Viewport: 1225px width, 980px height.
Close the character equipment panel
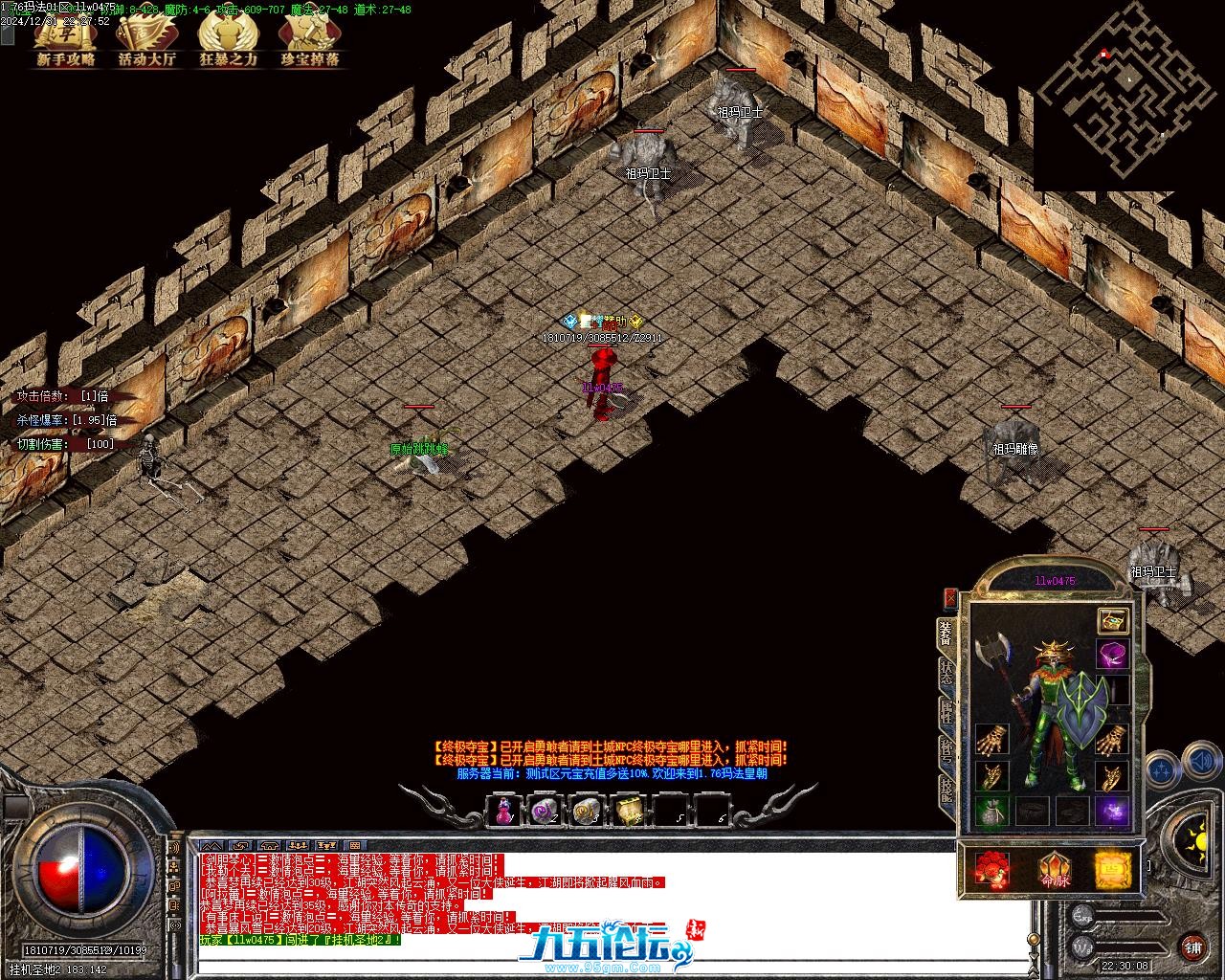point(950,598)
